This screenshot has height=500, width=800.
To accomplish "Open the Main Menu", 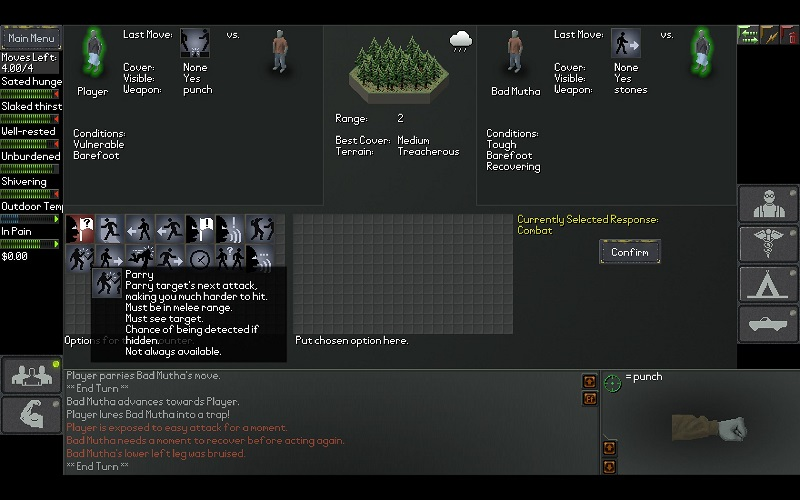I will [30, 38].
